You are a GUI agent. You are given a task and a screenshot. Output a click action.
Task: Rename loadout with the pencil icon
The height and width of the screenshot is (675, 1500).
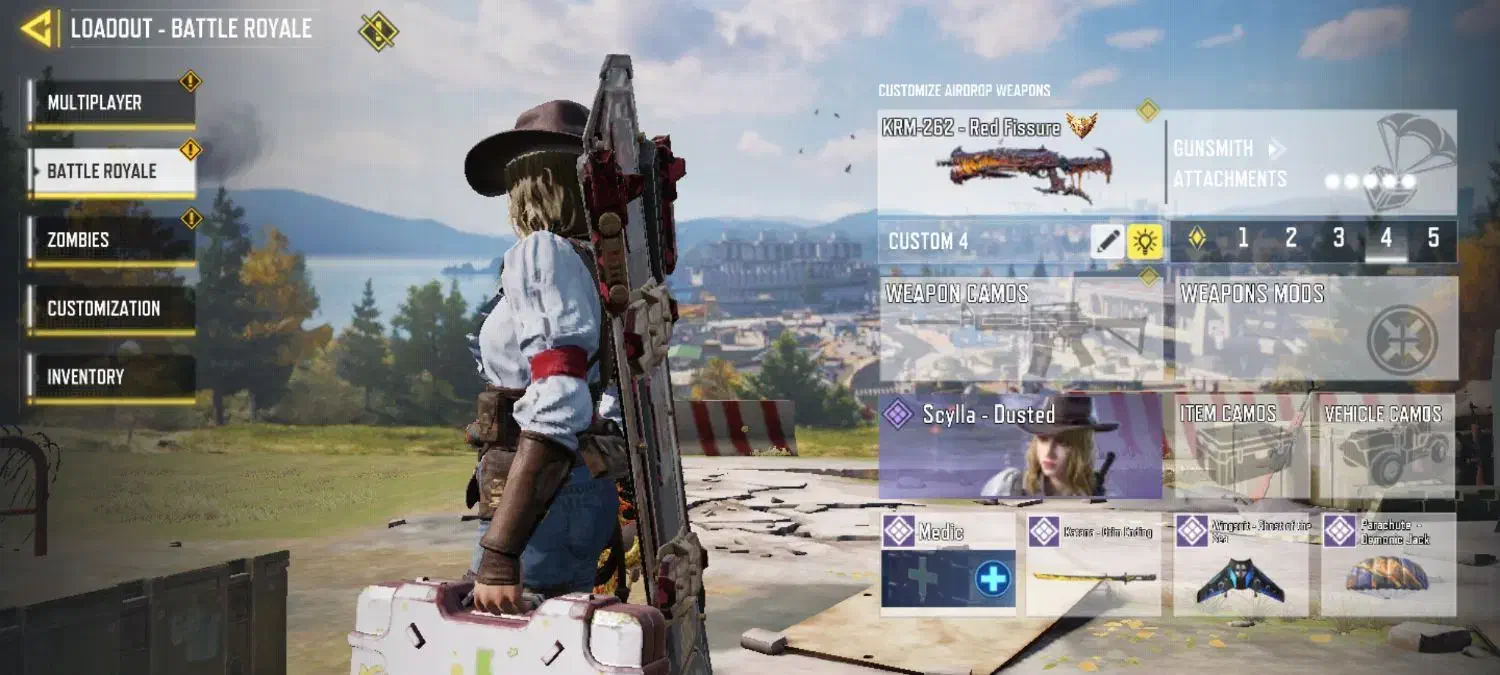tap(1107, 241)
